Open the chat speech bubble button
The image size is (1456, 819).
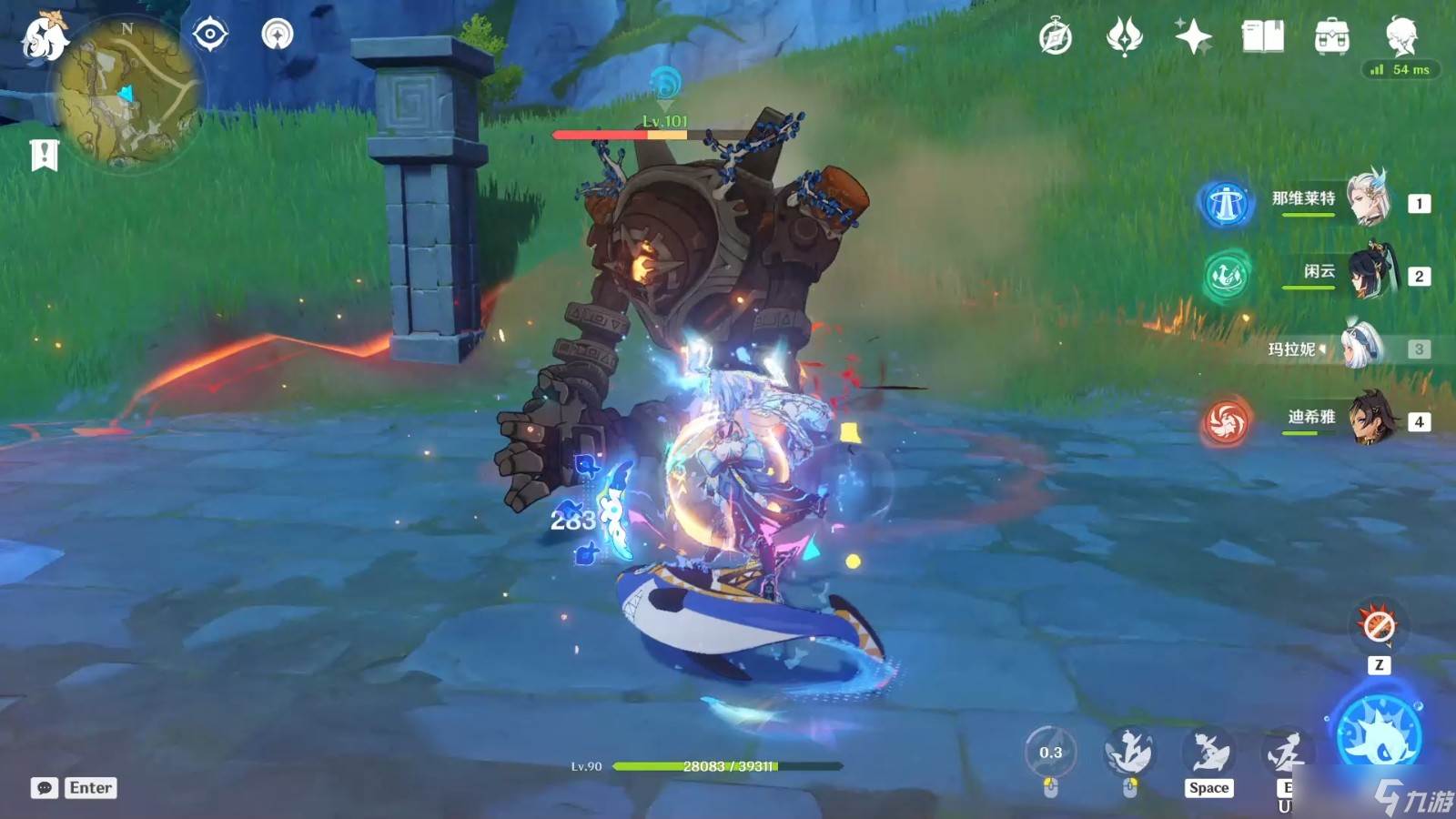pos(44,788)
